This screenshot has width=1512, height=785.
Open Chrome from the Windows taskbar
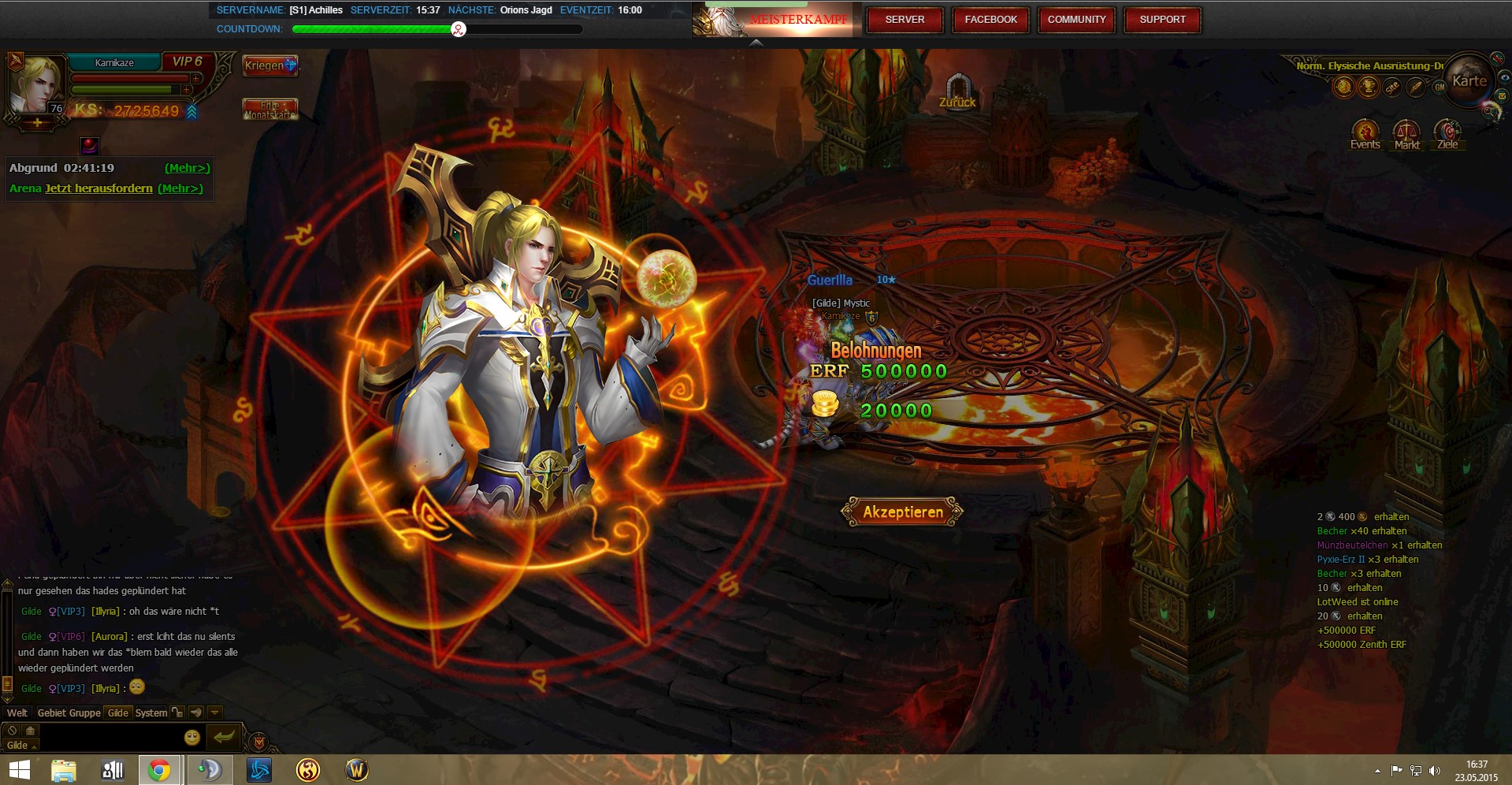coord(160,770)
